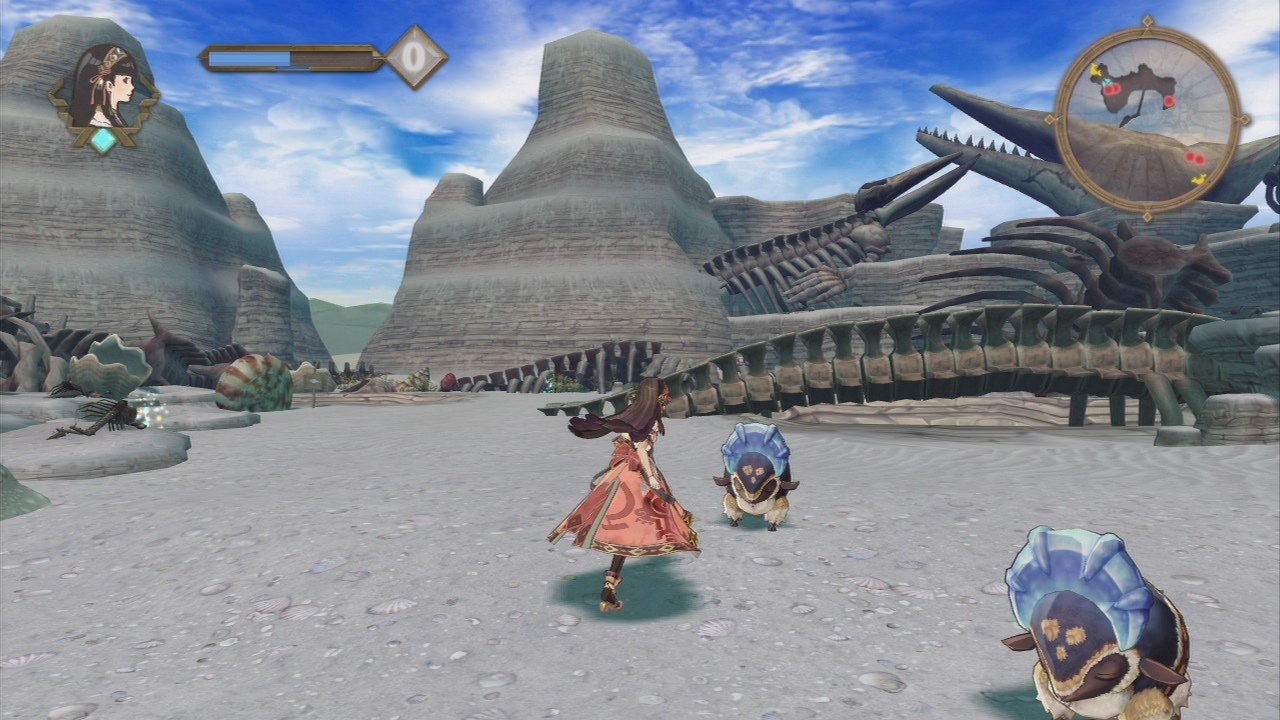Viewport: 1280px width, 720px height.
Task: Click the right rim diamond of the minimap
Action: click(x=1243, y=120)
